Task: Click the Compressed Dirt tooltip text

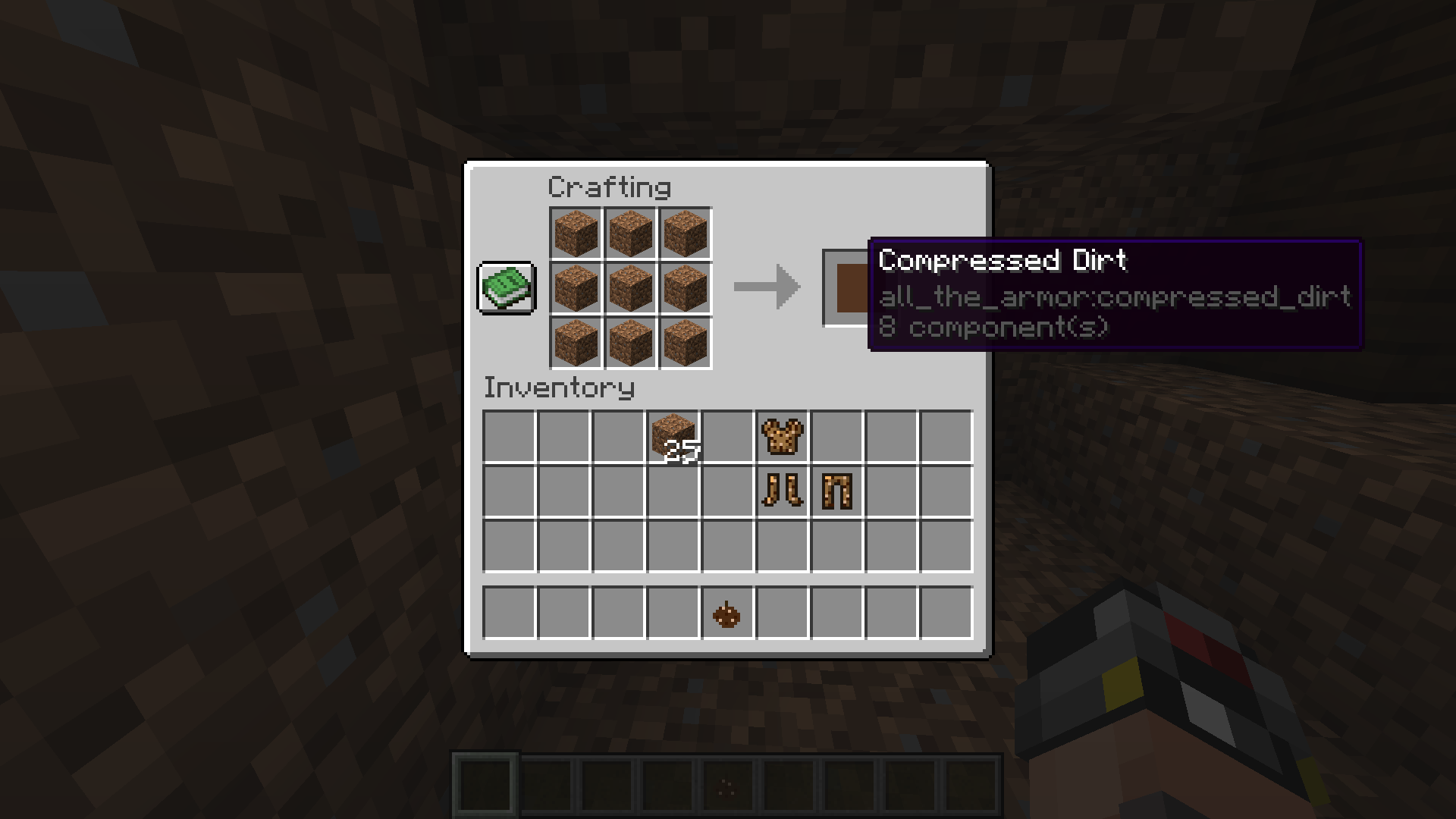Action: point(1003,259)
